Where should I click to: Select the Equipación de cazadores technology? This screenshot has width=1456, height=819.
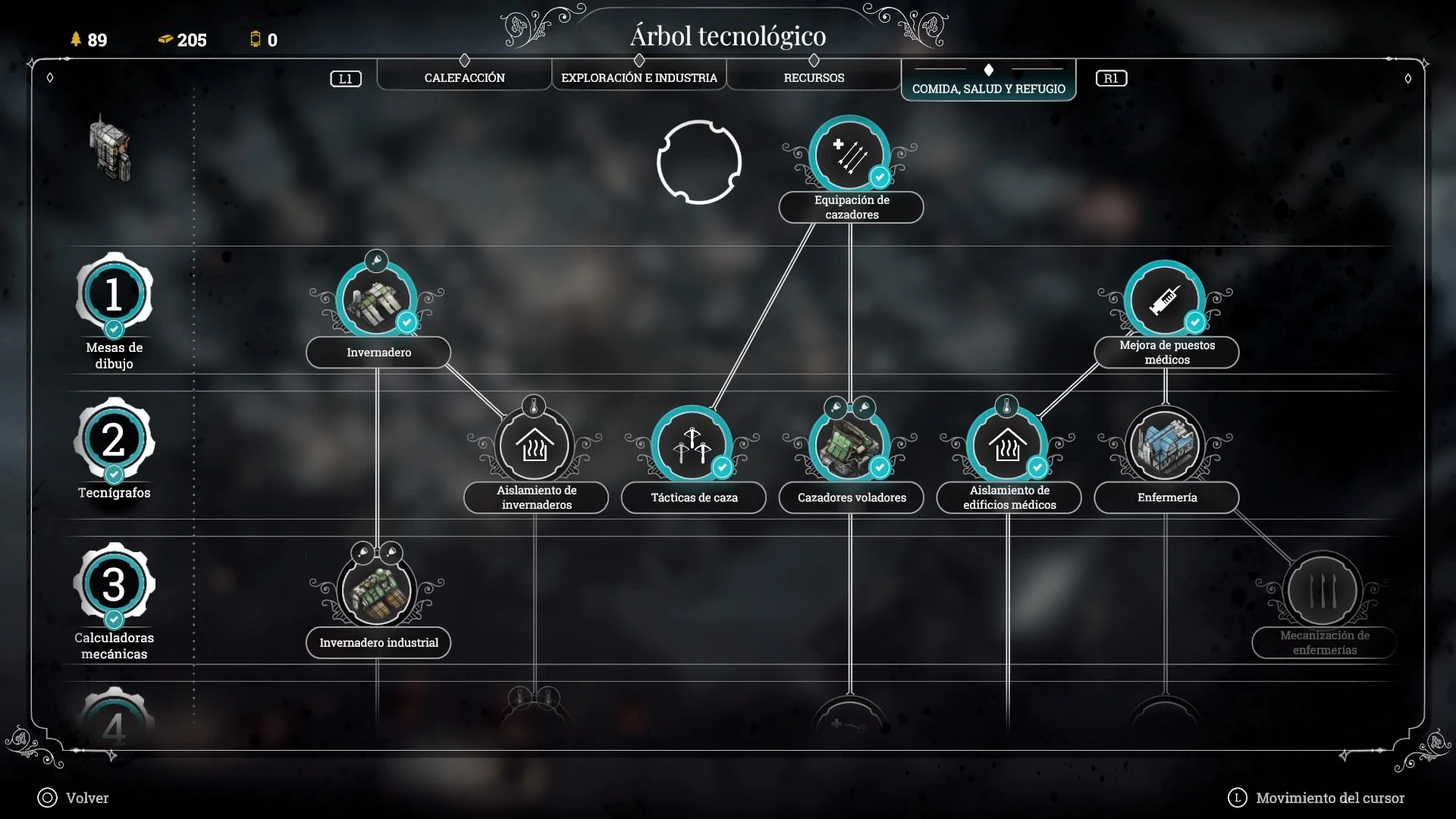point(849,155)
